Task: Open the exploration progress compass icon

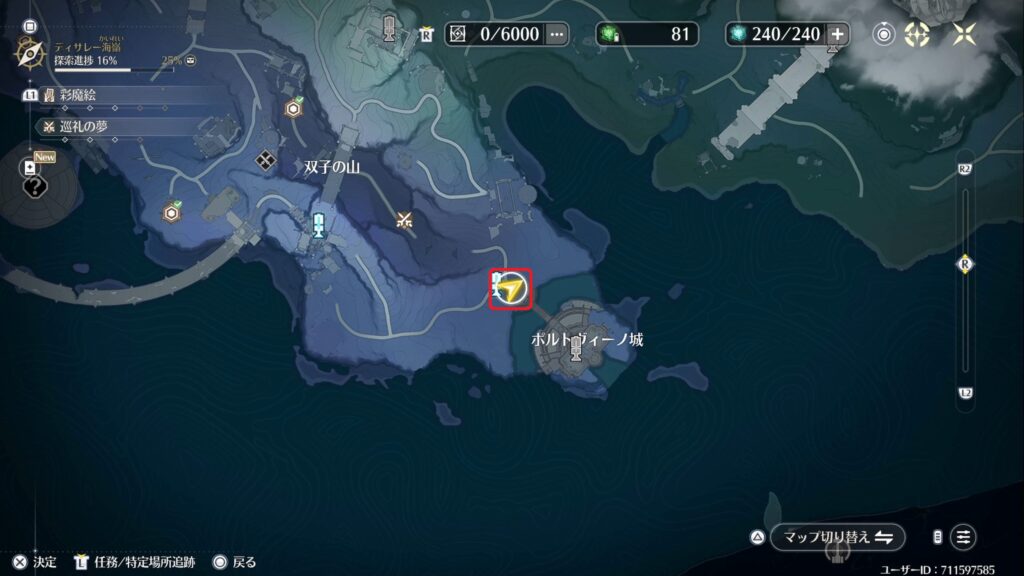Action: (29, 52)
